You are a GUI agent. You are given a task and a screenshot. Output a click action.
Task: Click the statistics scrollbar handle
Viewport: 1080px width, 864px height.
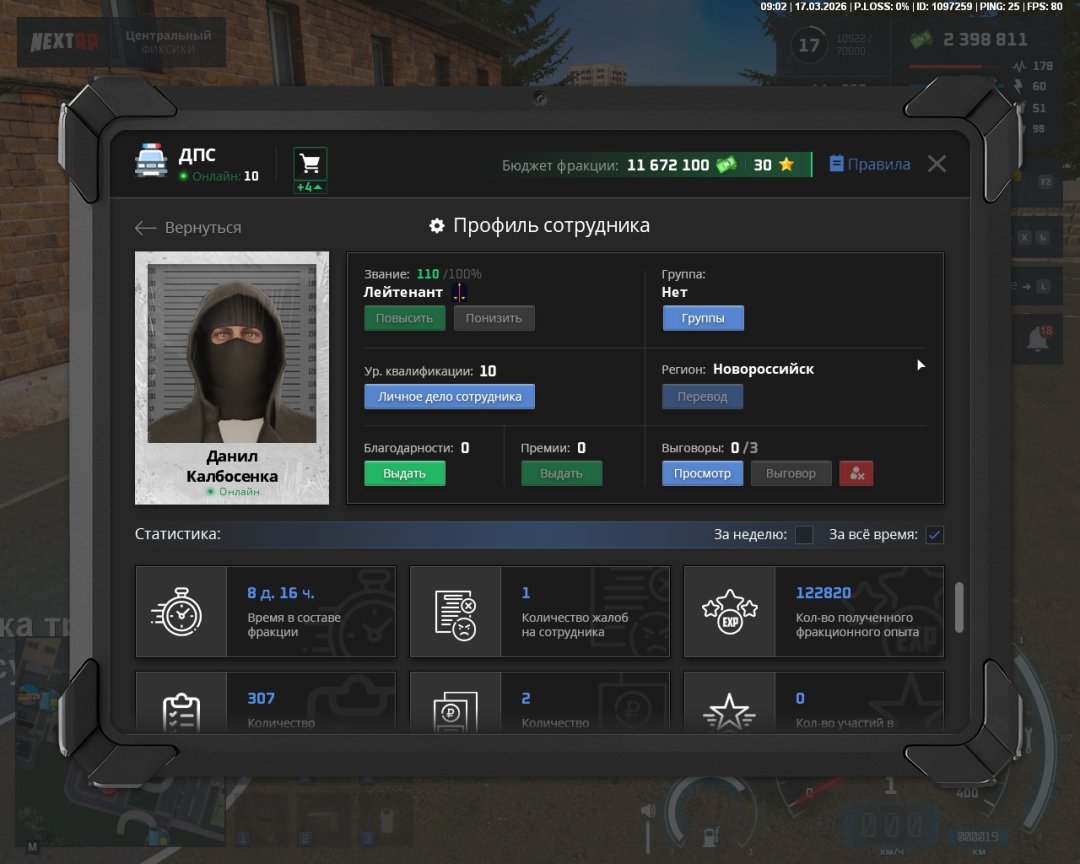[960, 606]
